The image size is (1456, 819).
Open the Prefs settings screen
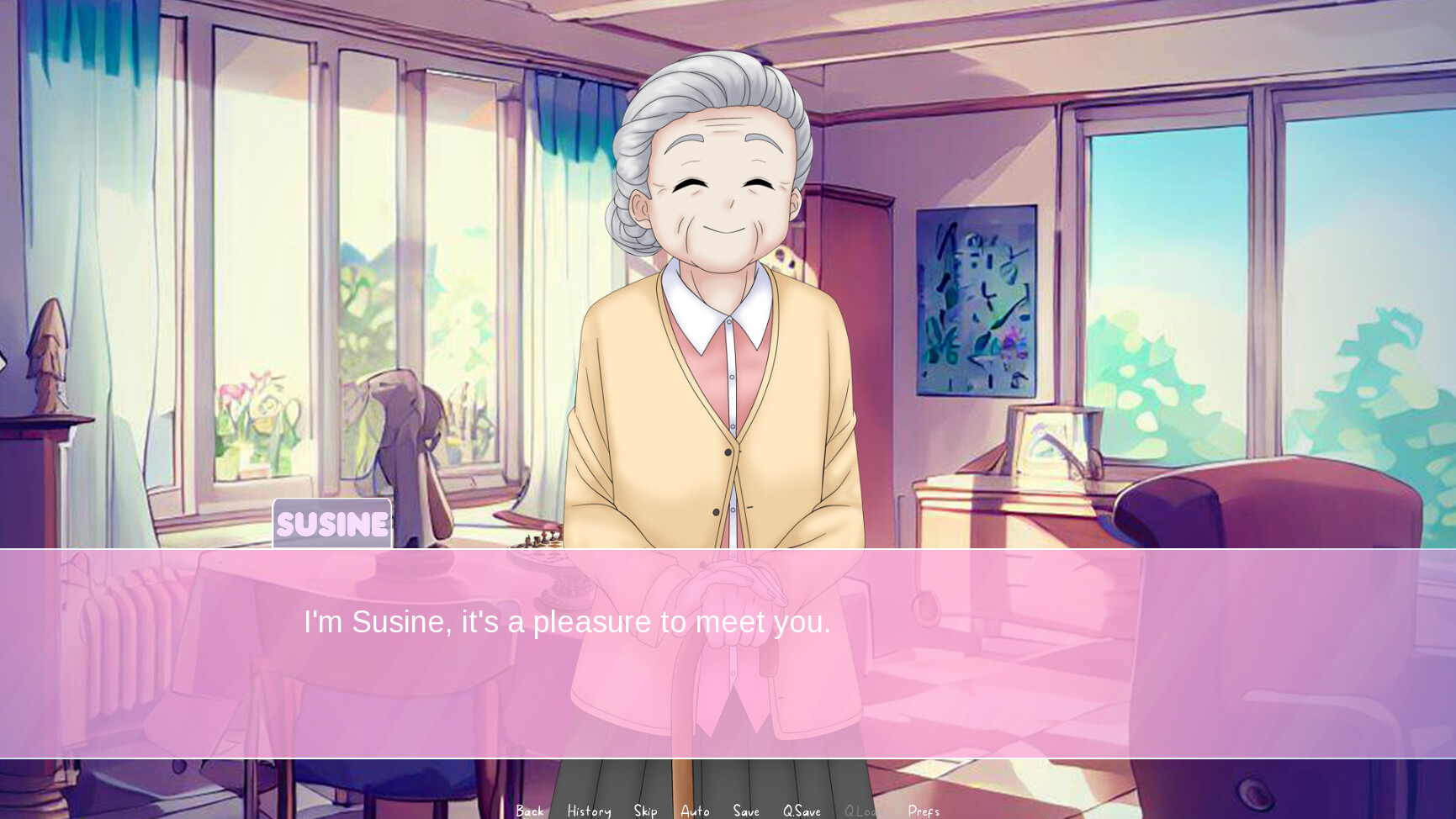point(923,810)
